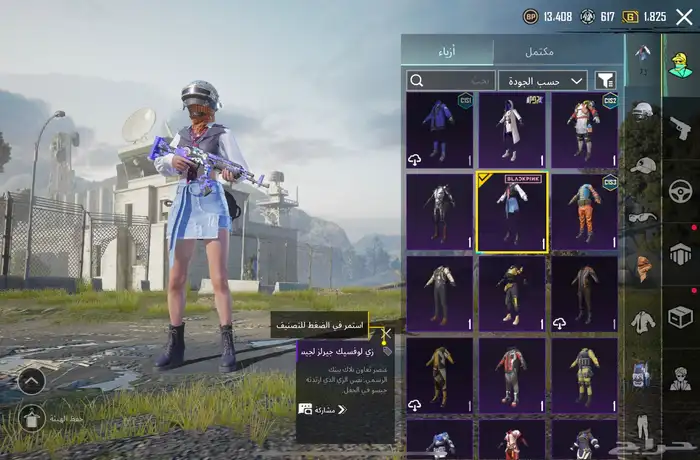
Task: Open the حسب الجودة sort dropdown
Action: click(x=543, y=80)
